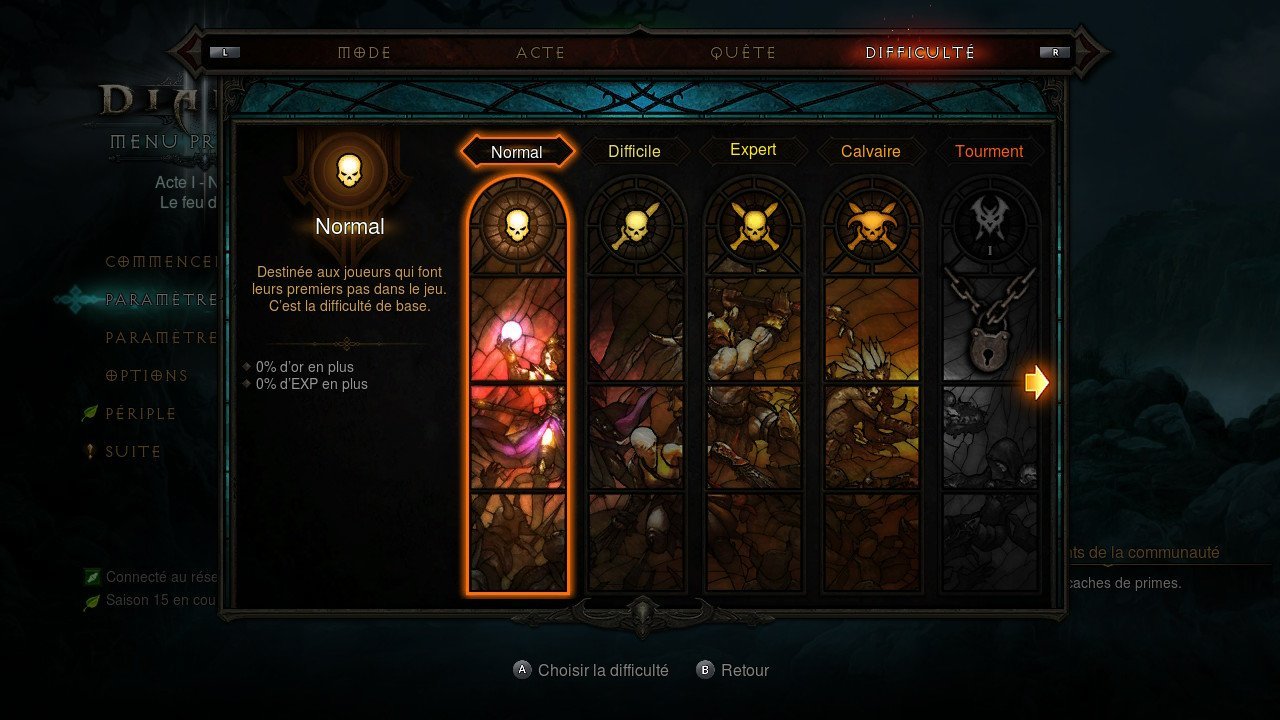
Task: Open the Acte tab
Action: (x=540, y=53)
